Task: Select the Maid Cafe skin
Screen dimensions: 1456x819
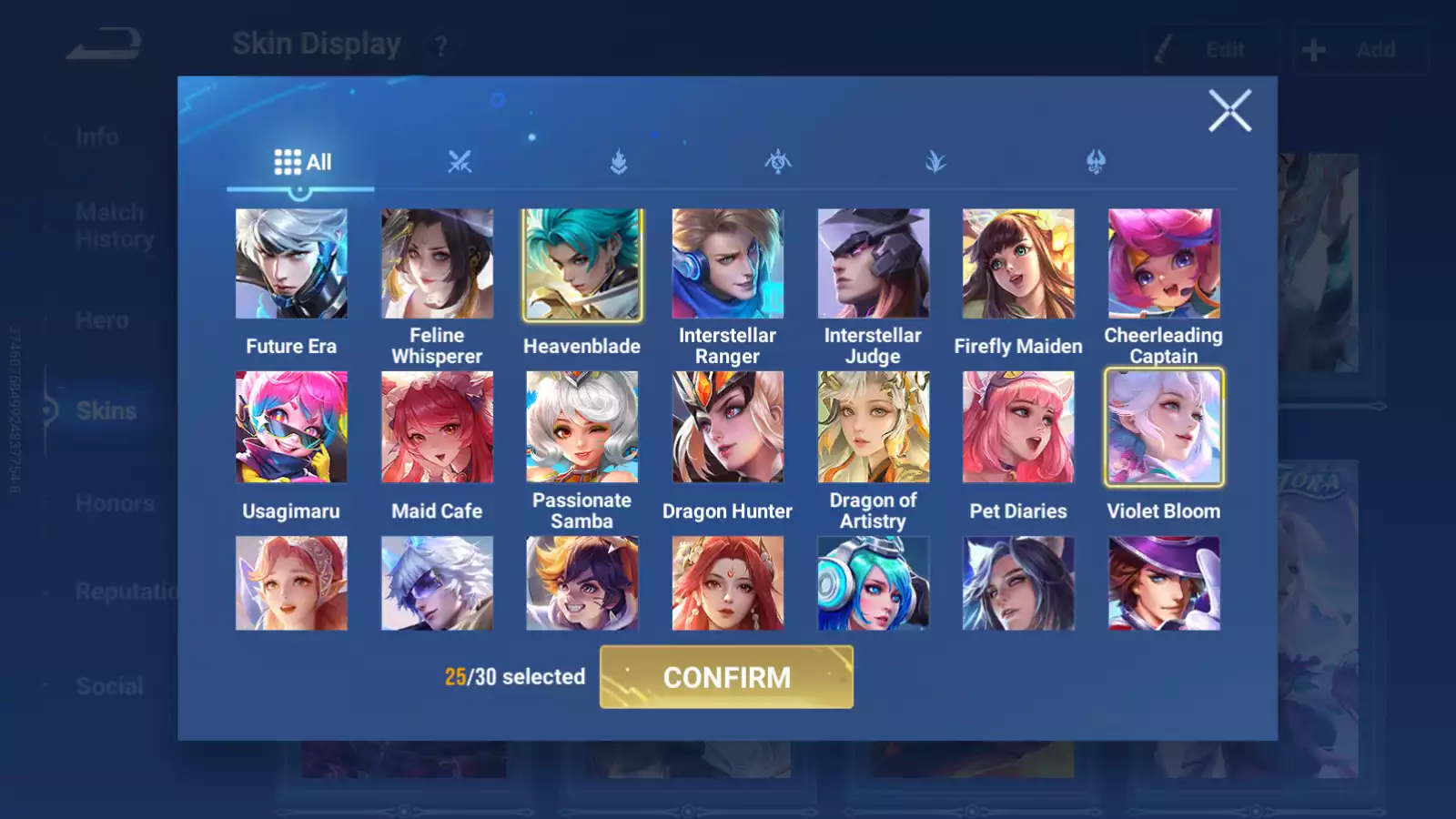Action: pos(437,427)
